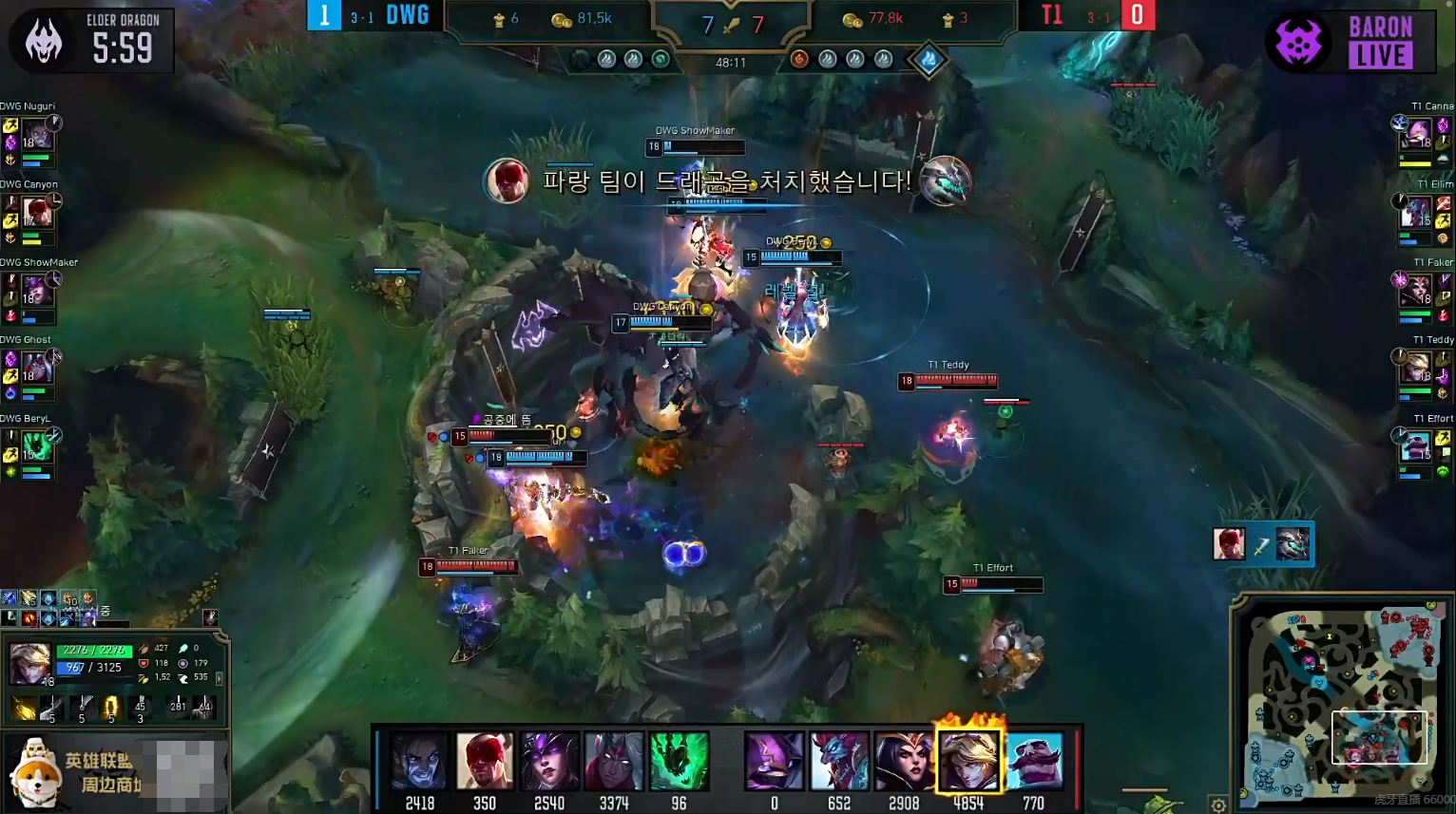Image resolution: width=1456 pixels, height=814 pixels.
Task: Choose the Lee Sin portrait in the bottom bar
Action: coord(485,761)
